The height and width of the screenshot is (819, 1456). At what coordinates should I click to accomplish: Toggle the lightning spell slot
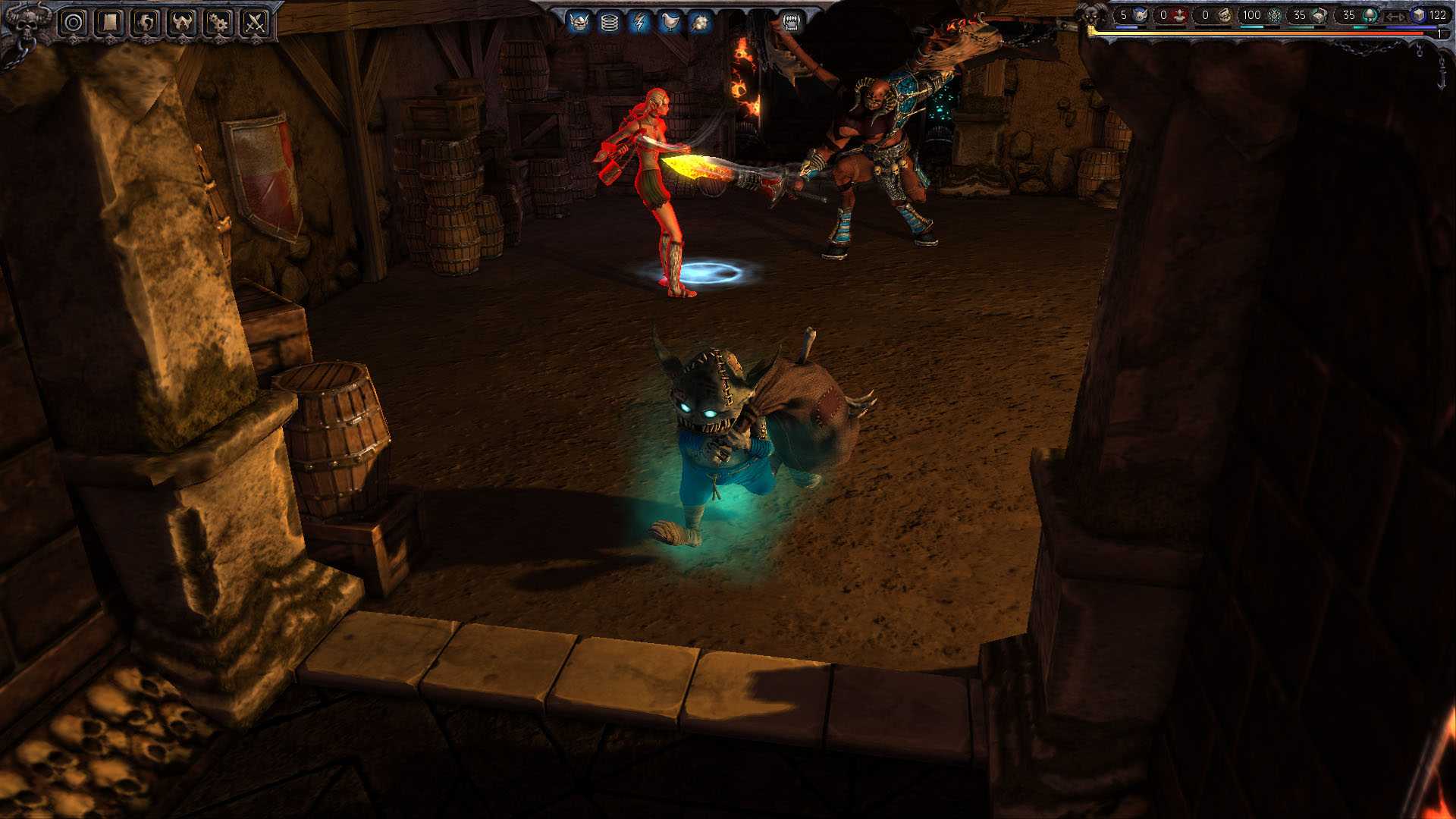pos(639,21)
